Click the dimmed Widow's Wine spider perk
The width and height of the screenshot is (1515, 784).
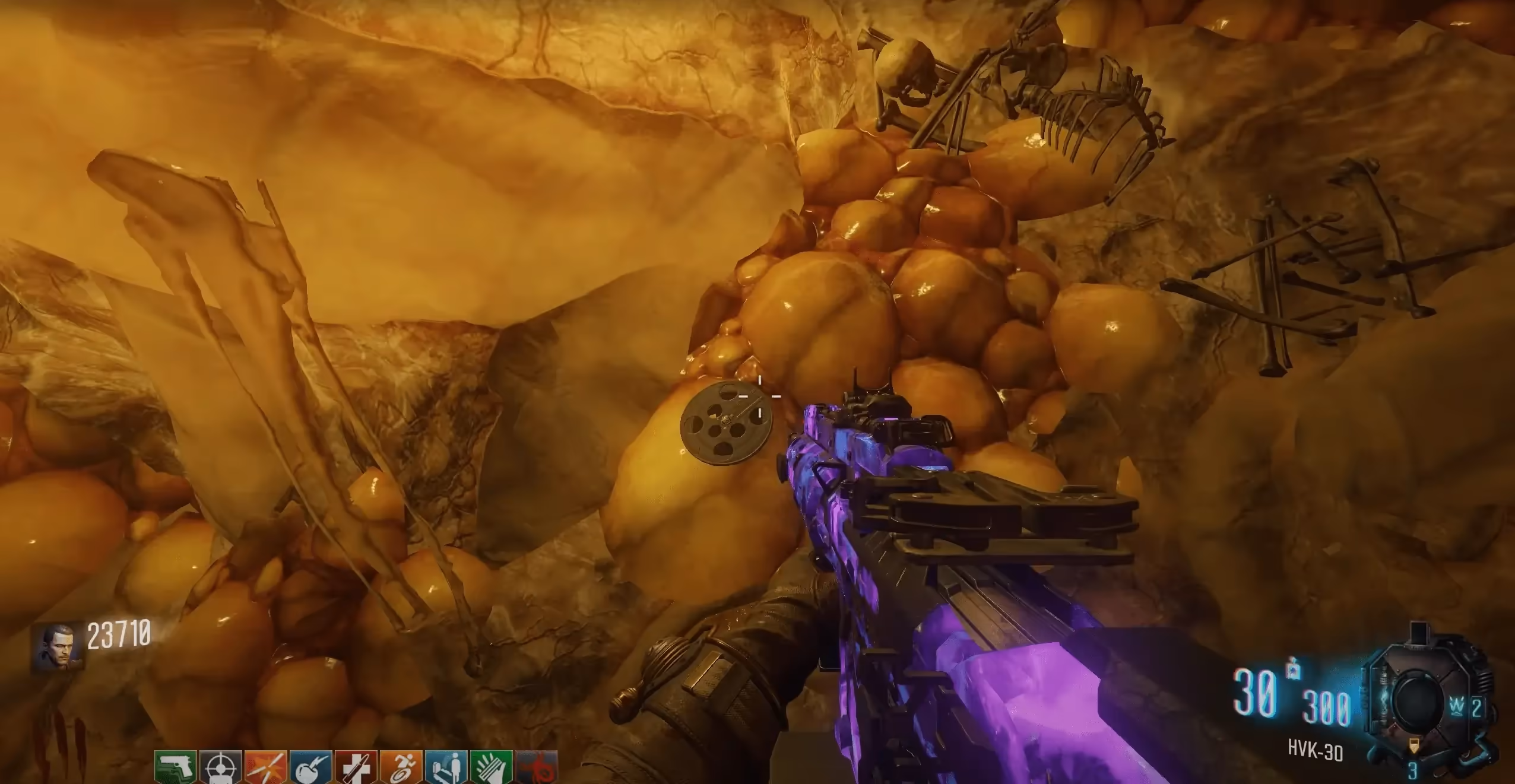(x=537, y=767)
